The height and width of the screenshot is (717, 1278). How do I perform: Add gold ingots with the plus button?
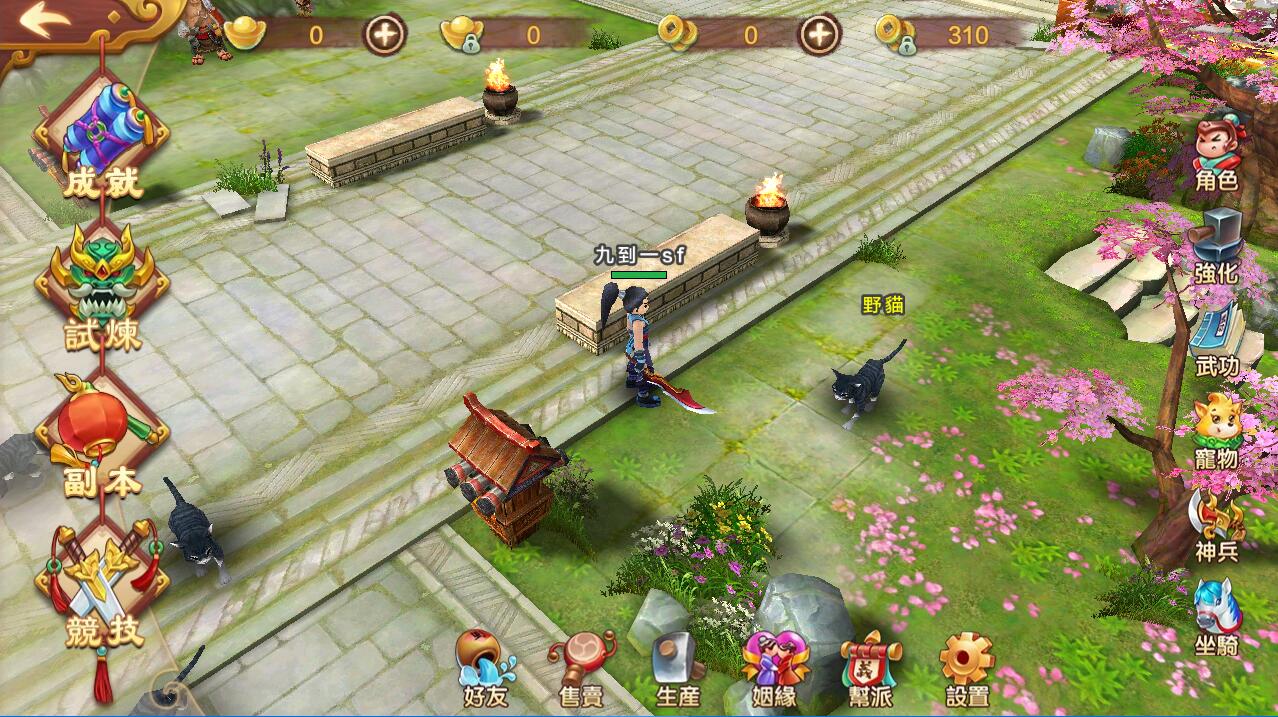(384, 36)
